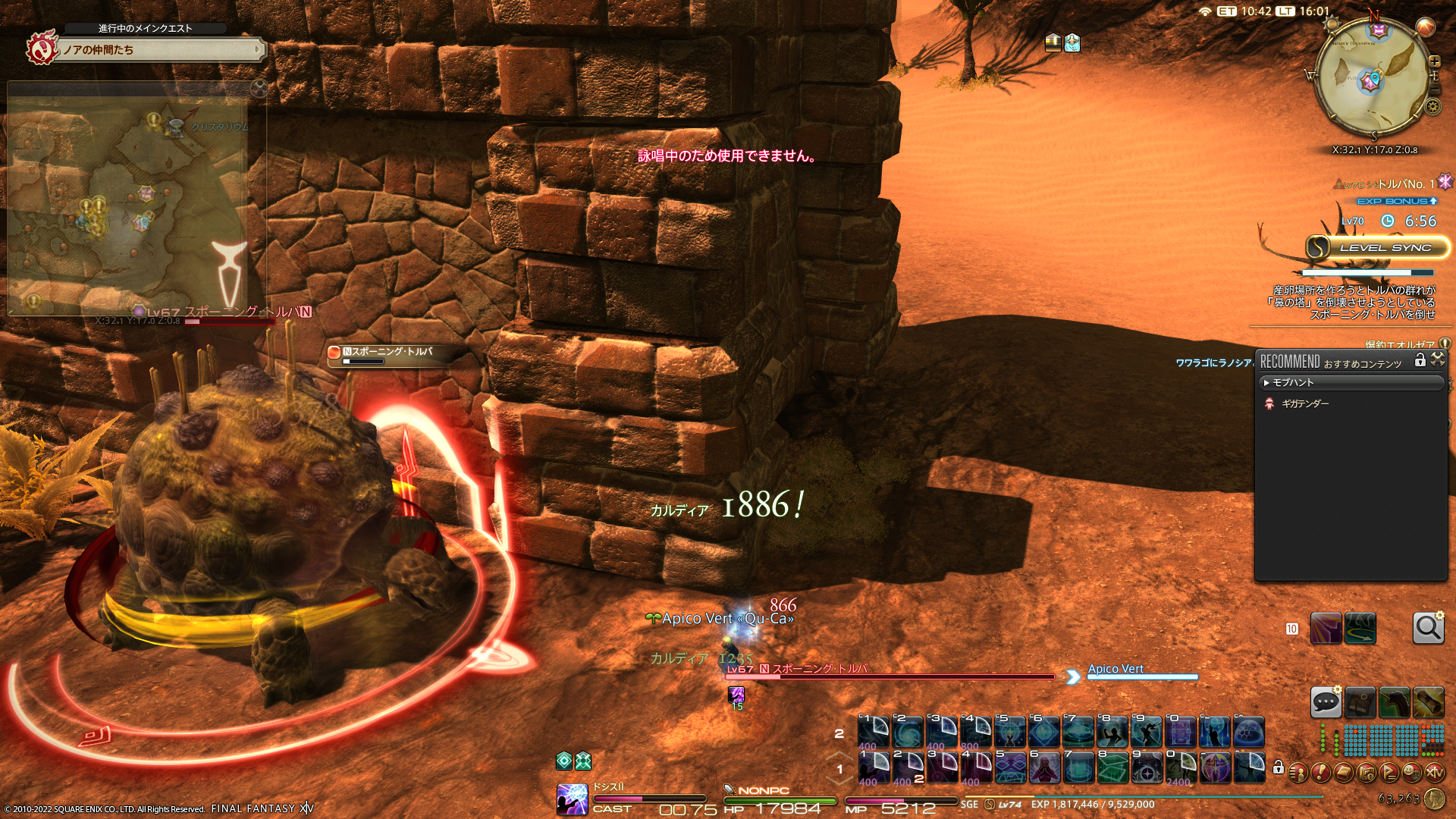This screenshot has height=819, width=1456.
Task: Toggle the hotbar padlock icon
Action: 1278,767
